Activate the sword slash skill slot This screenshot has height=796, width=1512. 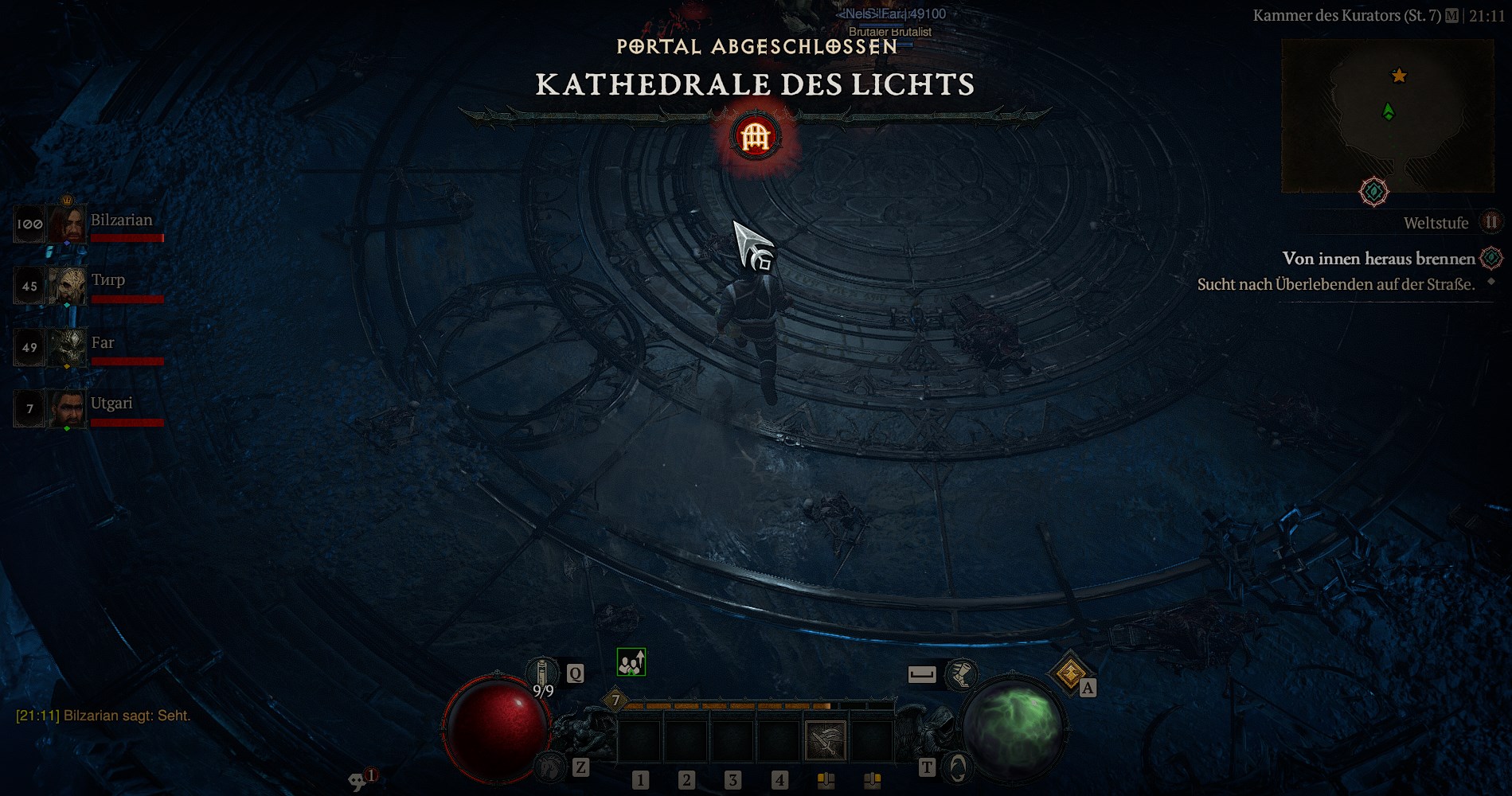826,739
